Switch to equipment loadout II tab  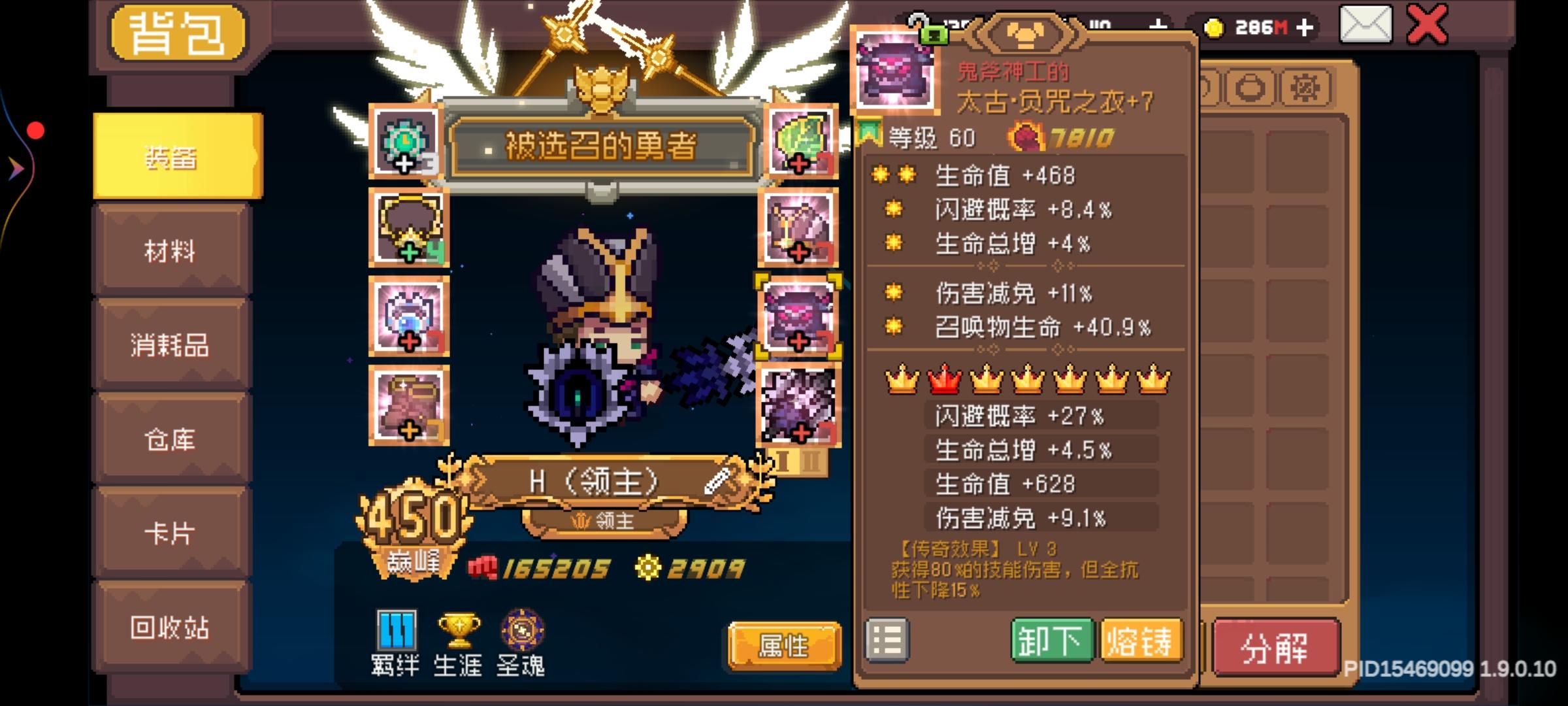tap(810, 461)
